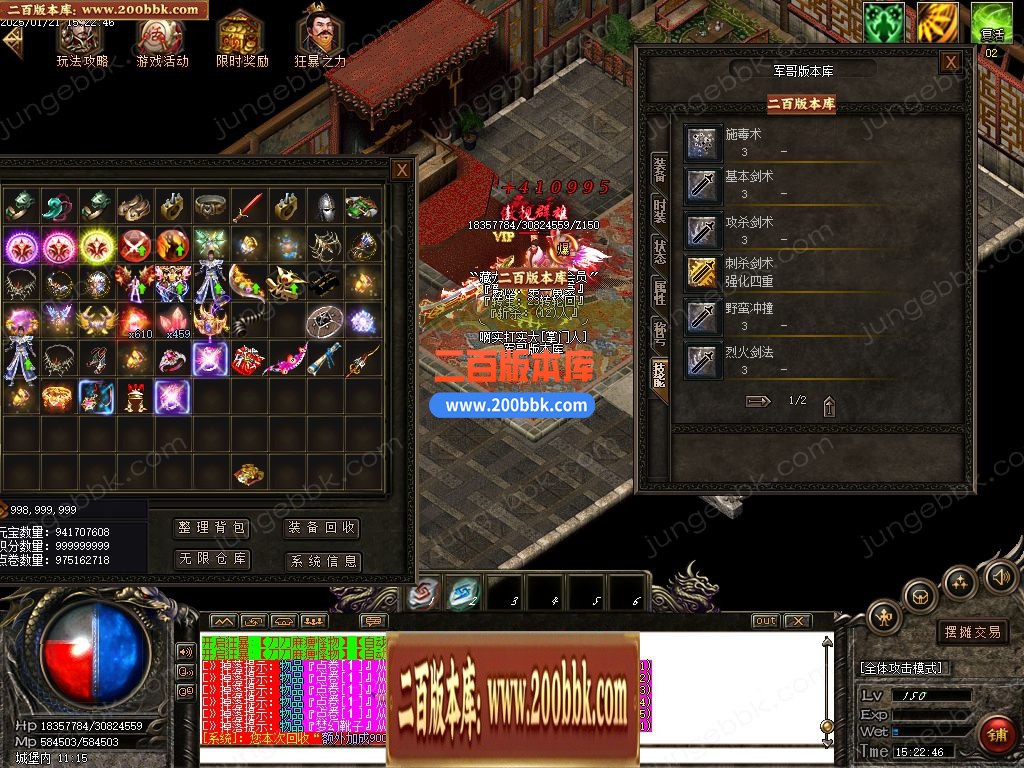Click the 整理背包 sort bag button
1024x768 pixels.
pos(212,528)
